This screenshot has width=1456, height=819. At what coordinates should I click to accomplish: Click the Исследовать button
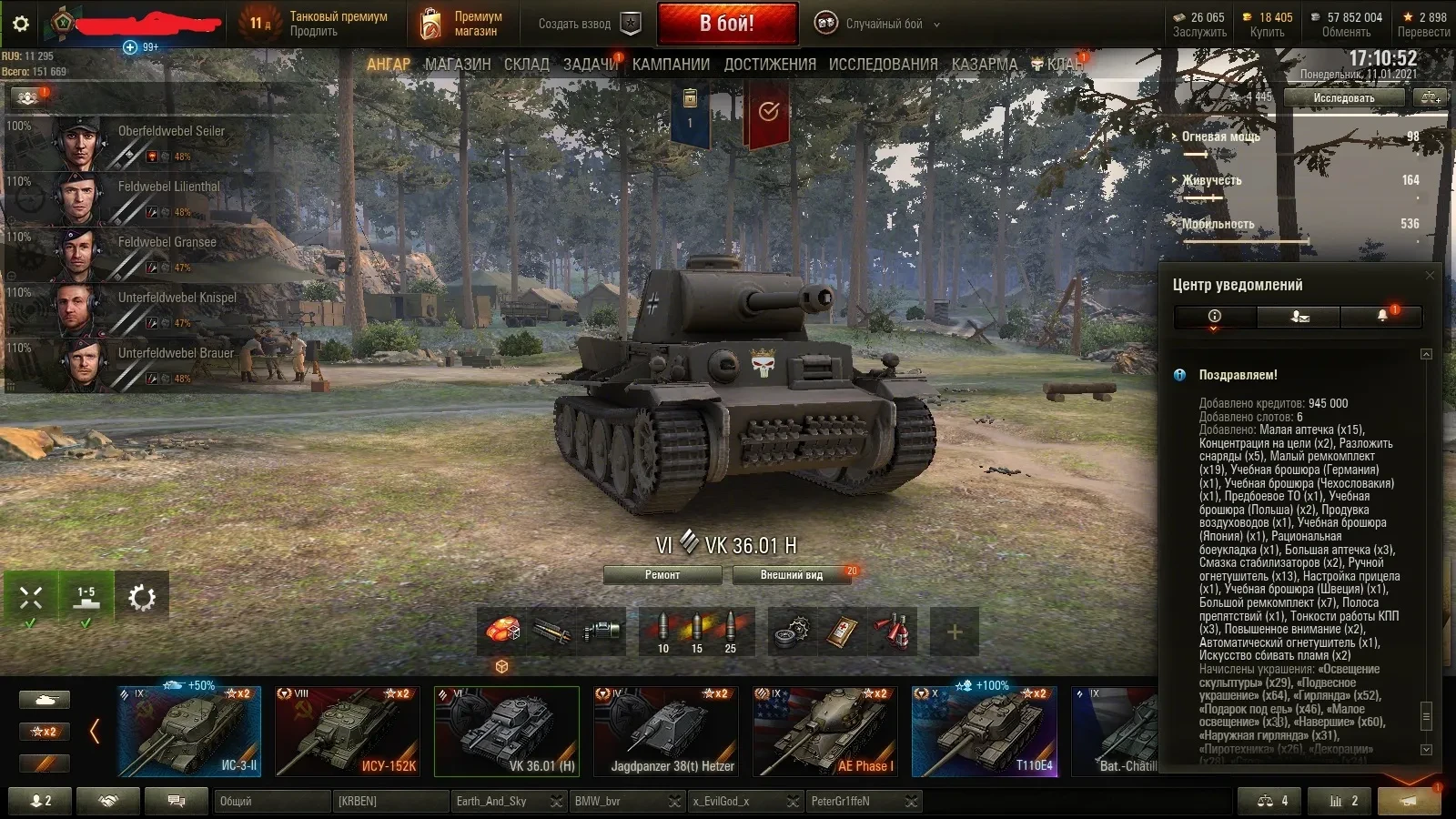click(x=1343, y=98)
